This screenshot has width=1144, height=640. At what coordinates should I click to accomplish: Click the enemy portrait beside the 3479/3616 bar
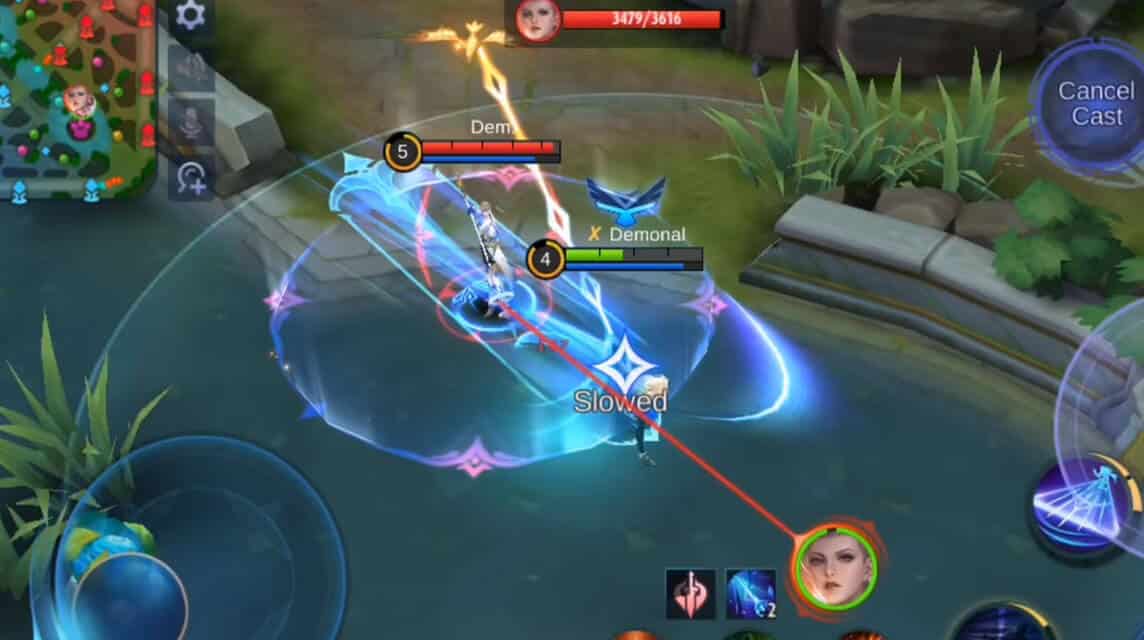(538, 20)
